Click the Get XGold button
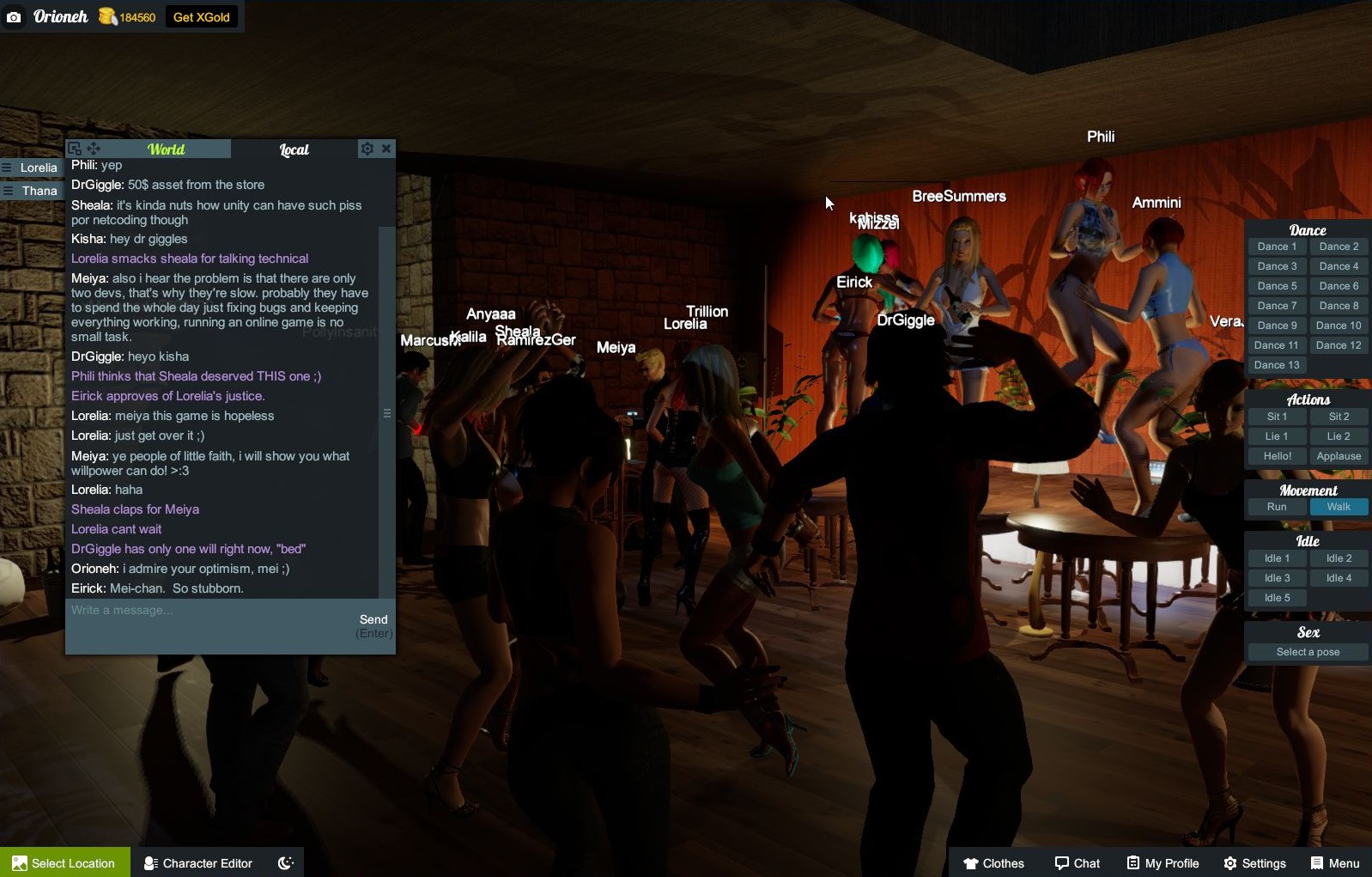This screenshot has height=877, width=1372. tap(202, 15)
